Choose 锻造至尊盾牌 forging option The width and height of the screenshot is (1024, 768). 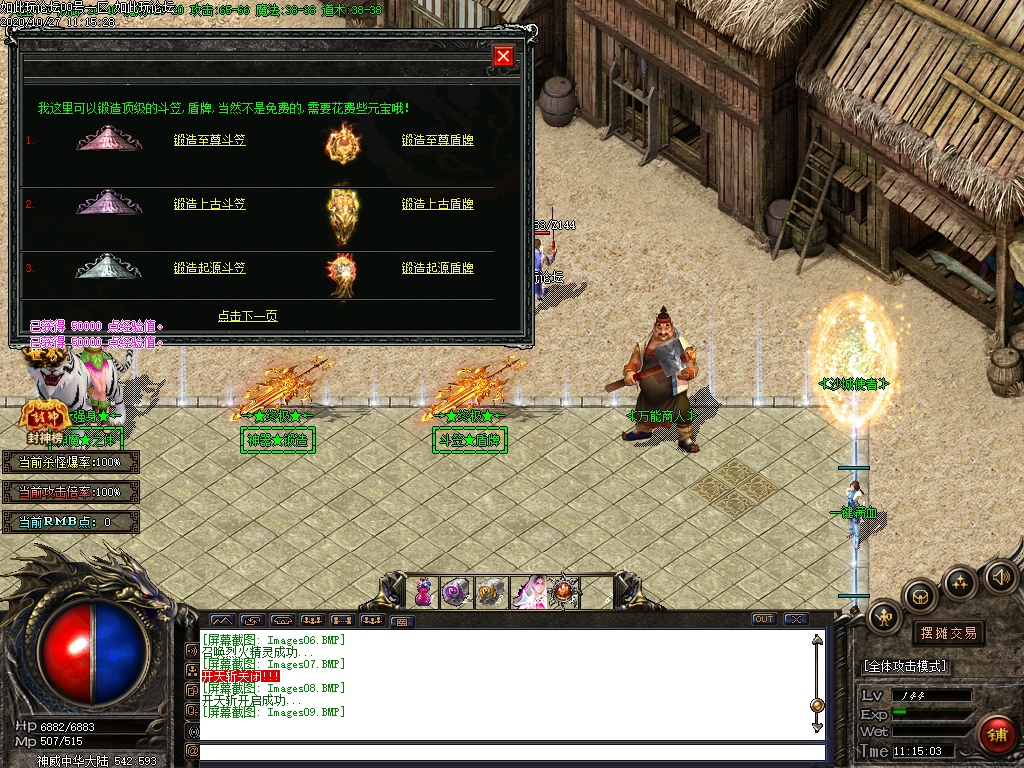pos(437,141)
